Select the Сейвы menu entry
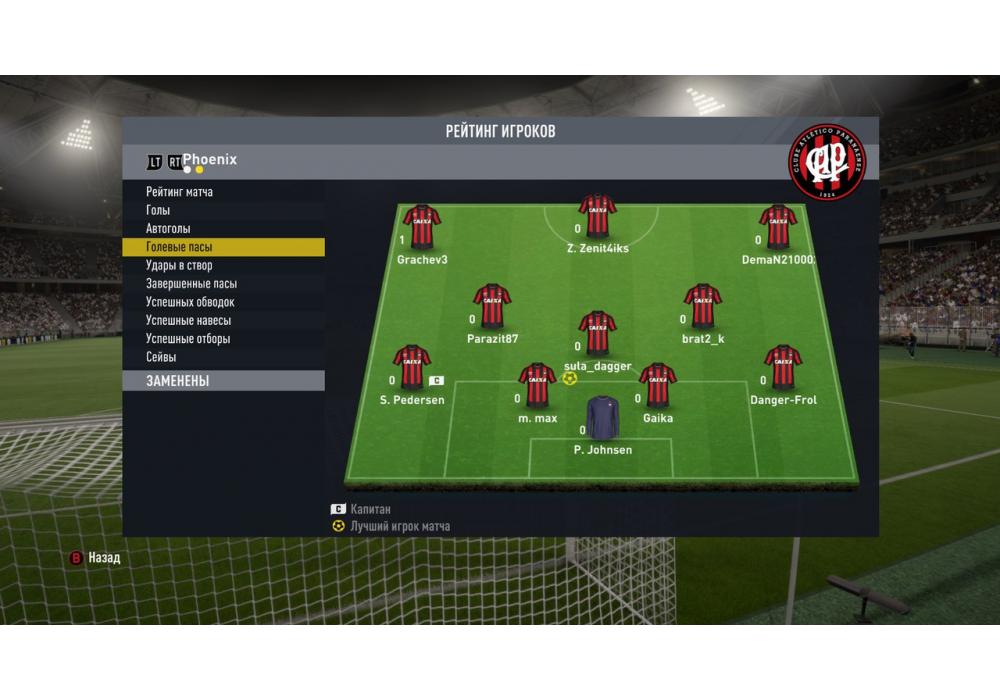The image size is (1000, 700). 161,357
